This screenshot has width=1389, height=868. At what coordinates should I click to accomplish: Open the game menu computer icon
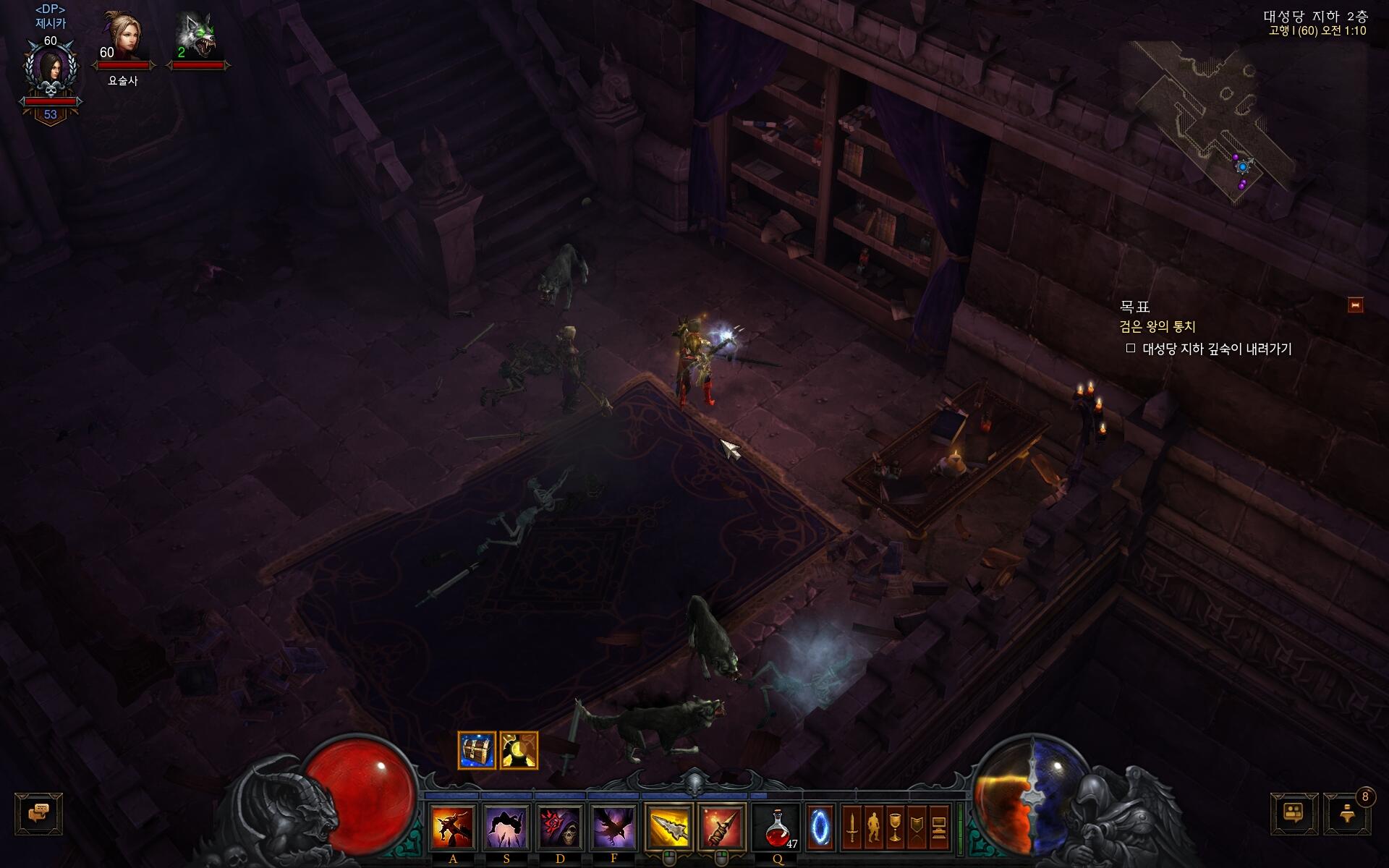[938, 827]
